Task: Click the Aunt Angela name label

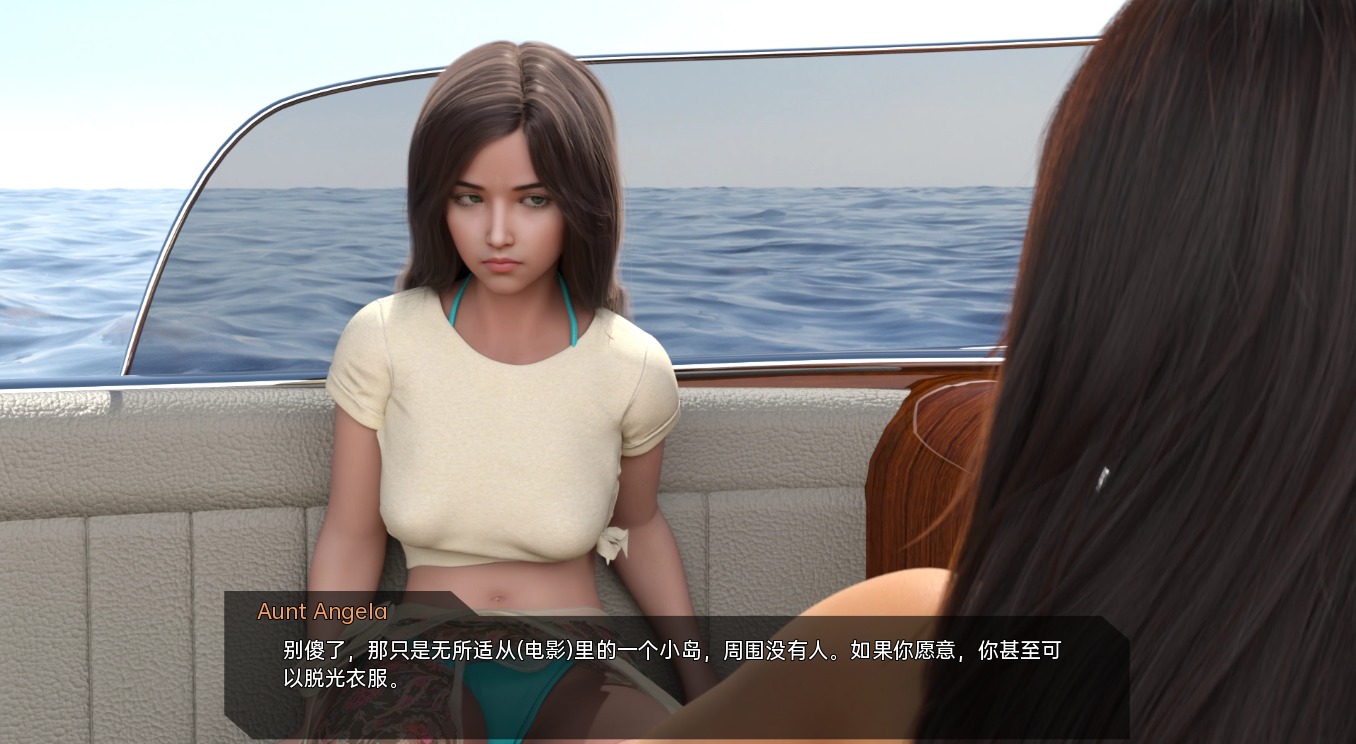Action: pyautogui.click(x=320, y=612)
